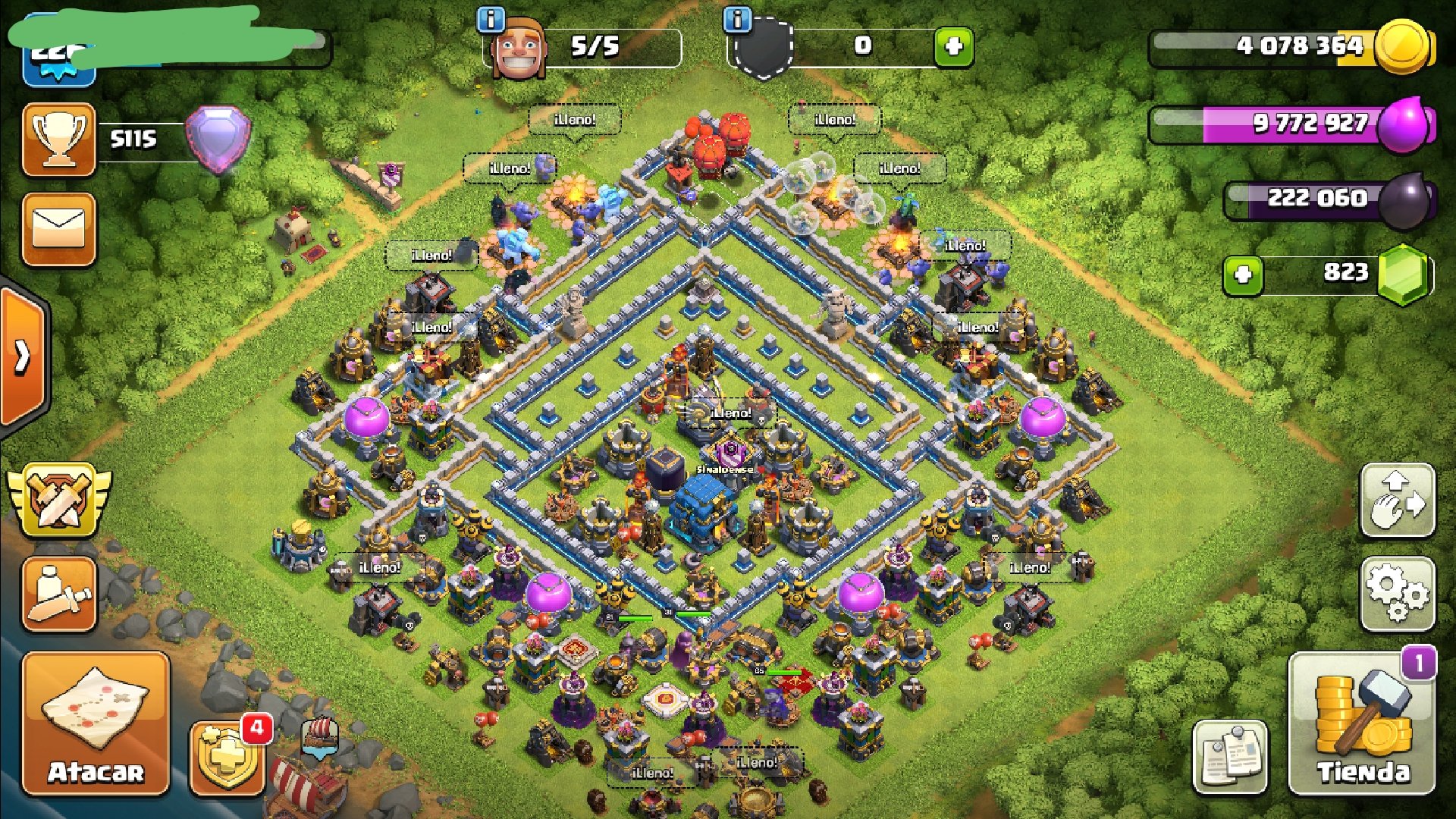Expand the orange side arrow panel
1456x819 pixels.
pyautogui.click(x=23, y=356)
